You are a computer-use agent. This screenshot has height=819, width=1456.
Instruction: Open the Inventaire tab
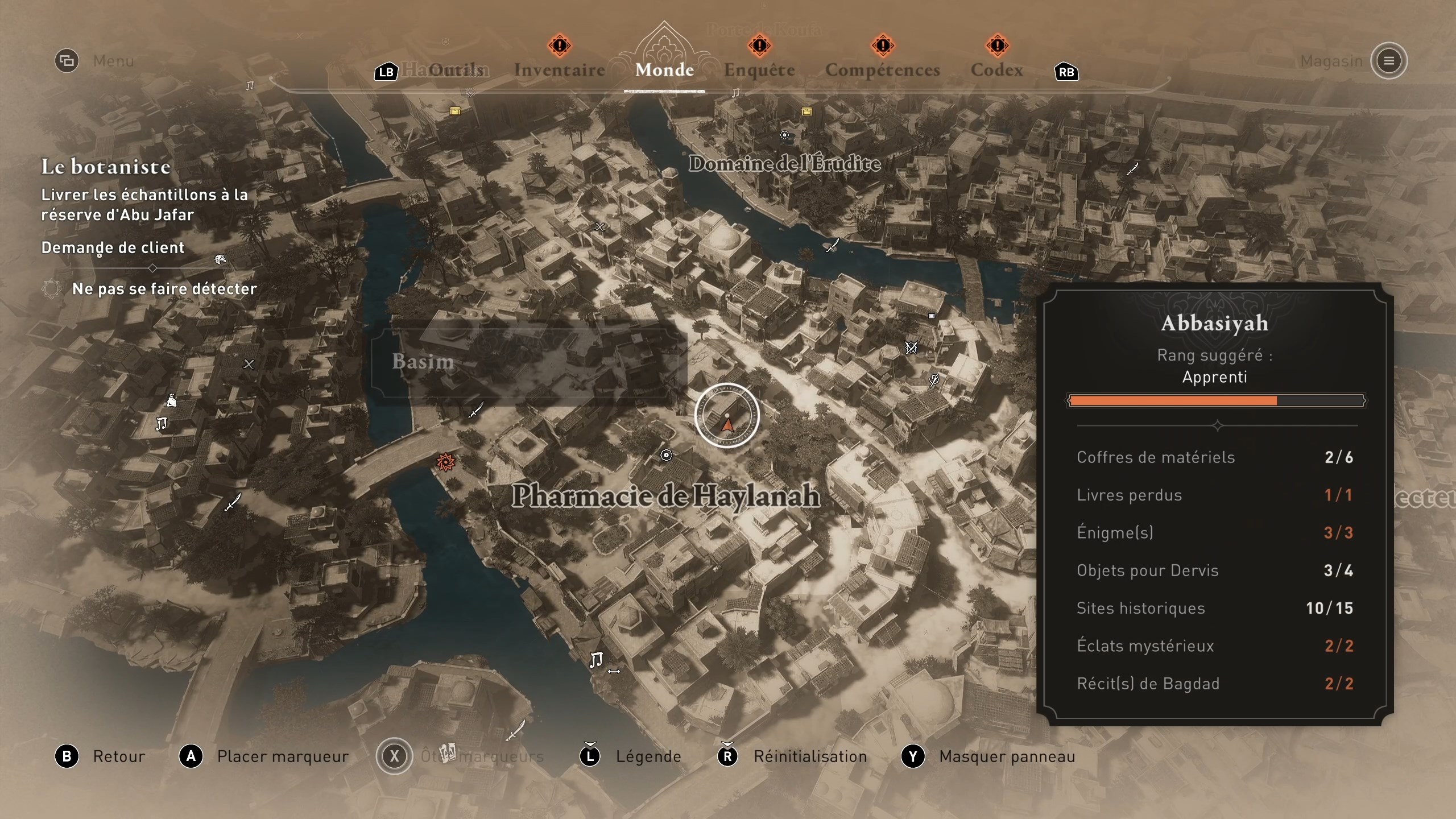(x=560, y=70)
